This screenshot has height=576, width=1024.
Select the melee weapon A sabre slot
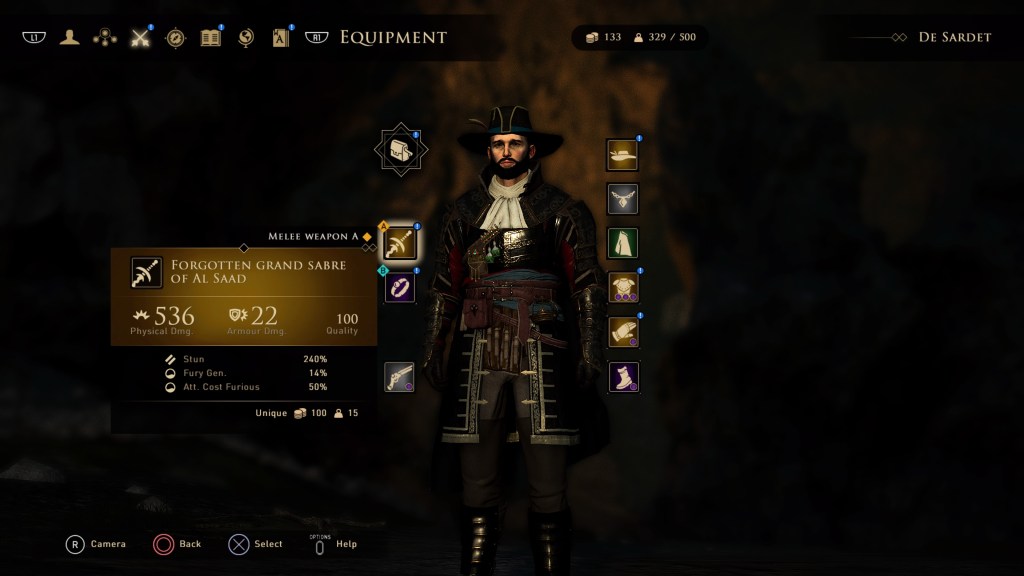tap(400, 242)
